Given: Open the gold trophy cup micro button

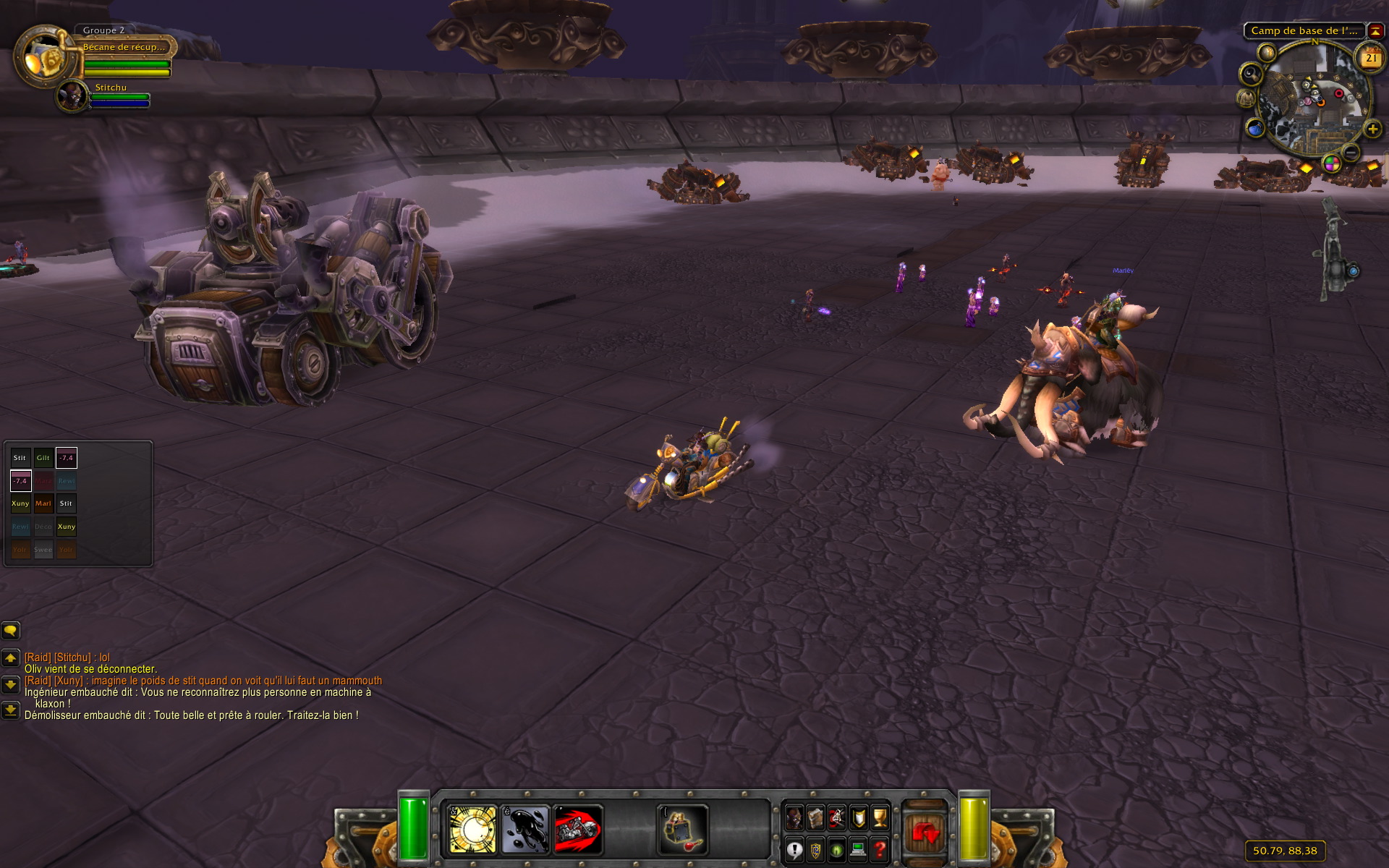Looking at the screenshot, I should click(x=880, y=818).
